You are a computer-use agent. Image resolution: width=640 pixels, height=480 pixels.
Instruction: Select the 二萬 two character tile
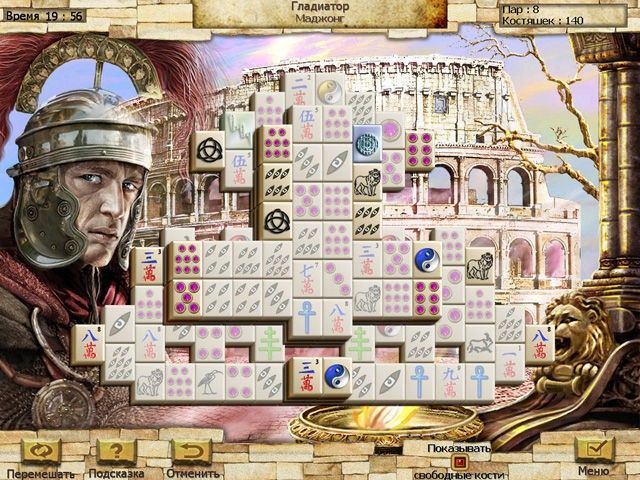(x=299, y=90)
